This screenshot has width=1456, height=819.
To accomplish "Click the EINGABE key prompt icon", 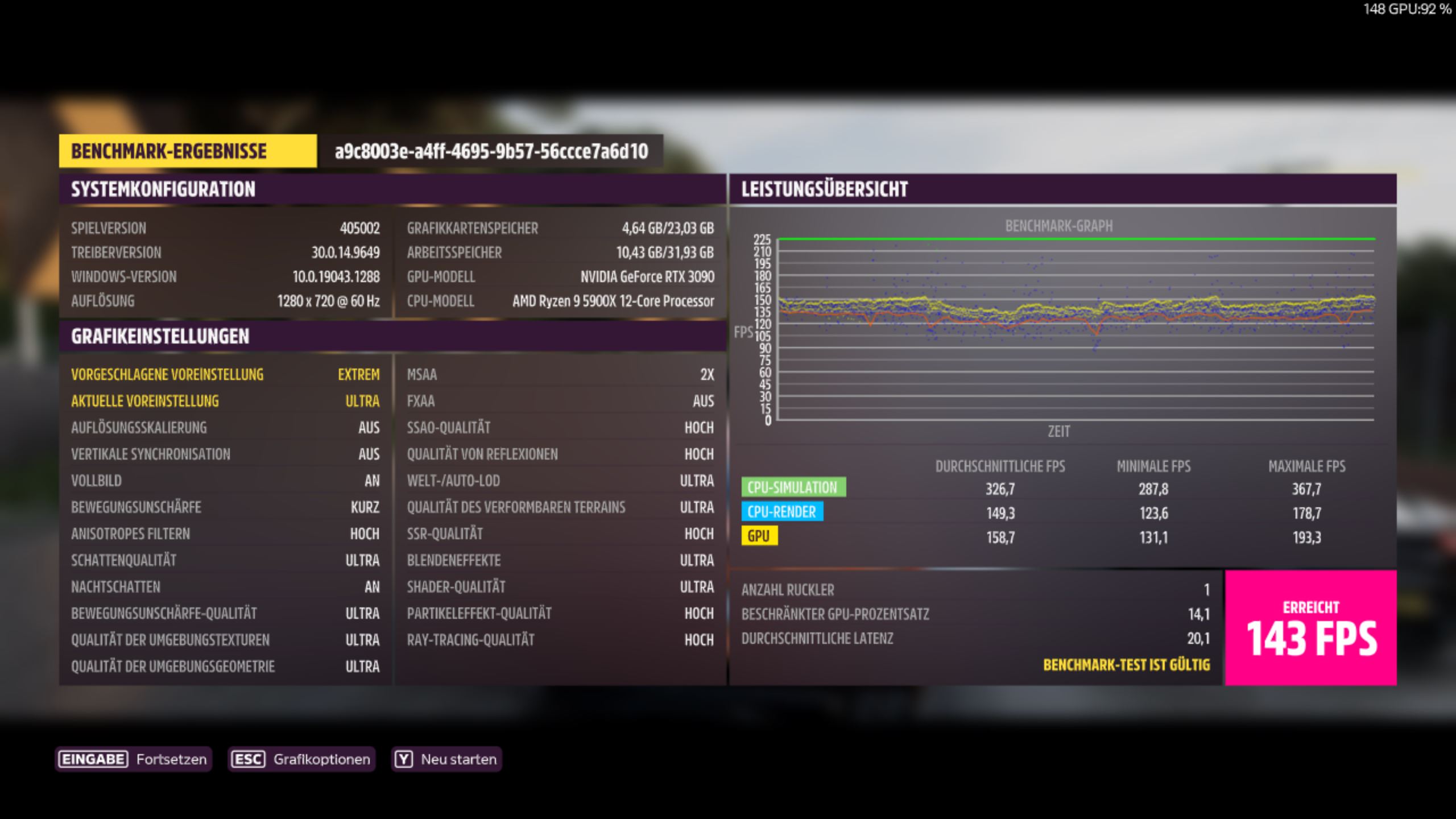I will coord(92,758).
